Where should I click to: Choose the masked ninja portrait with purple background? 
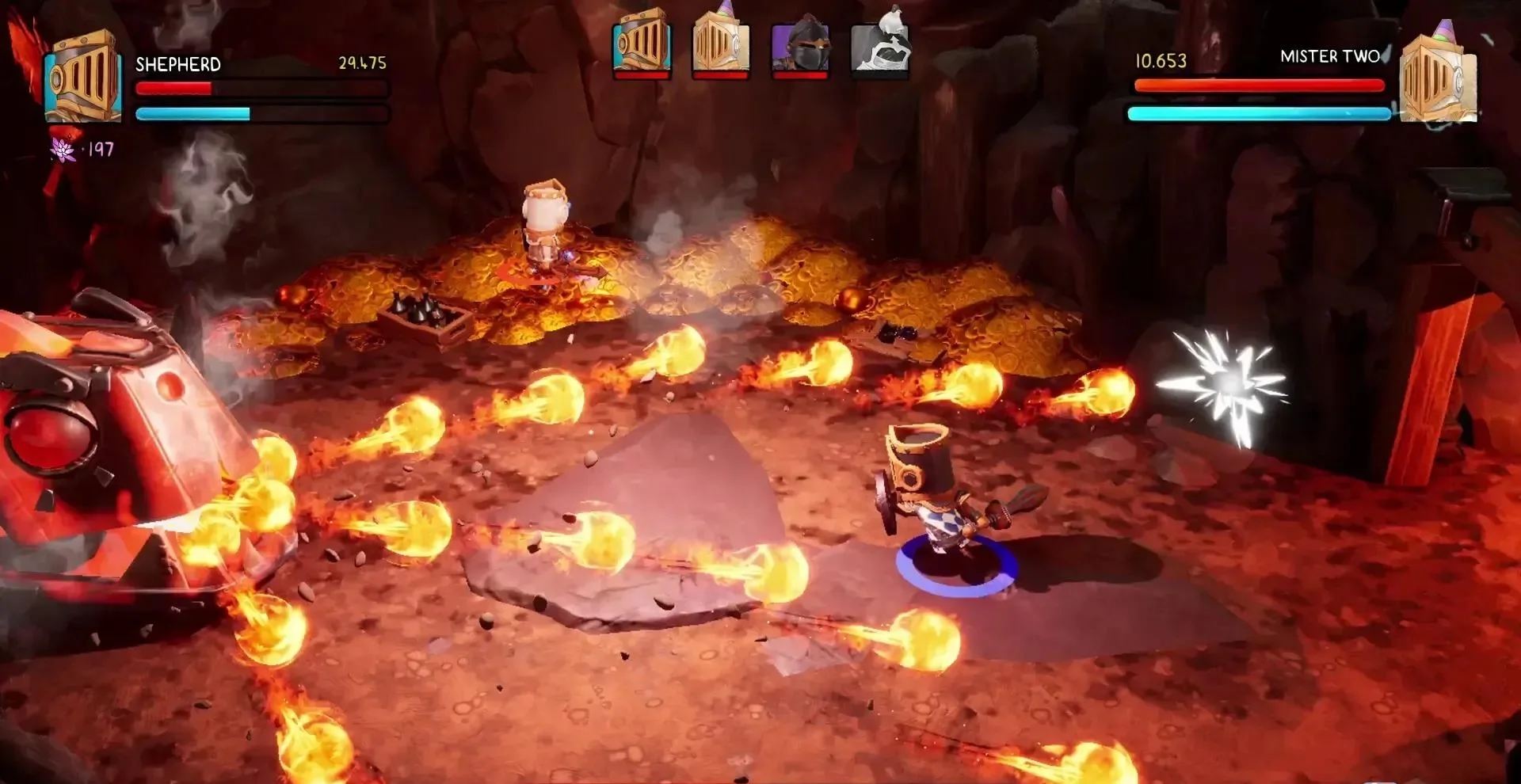click(x=800, y=45)
